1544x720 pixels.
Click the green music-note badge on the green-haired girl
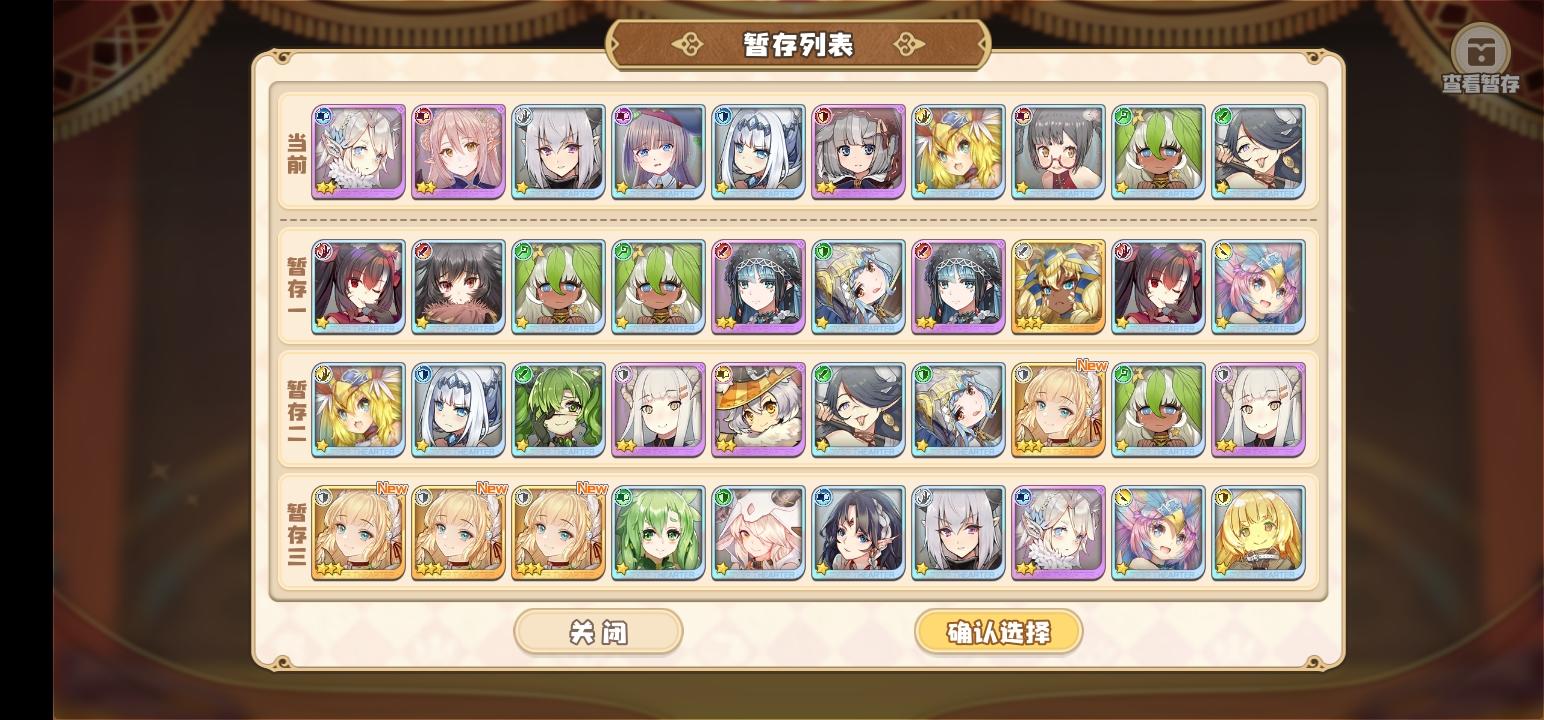point(1125,114)
